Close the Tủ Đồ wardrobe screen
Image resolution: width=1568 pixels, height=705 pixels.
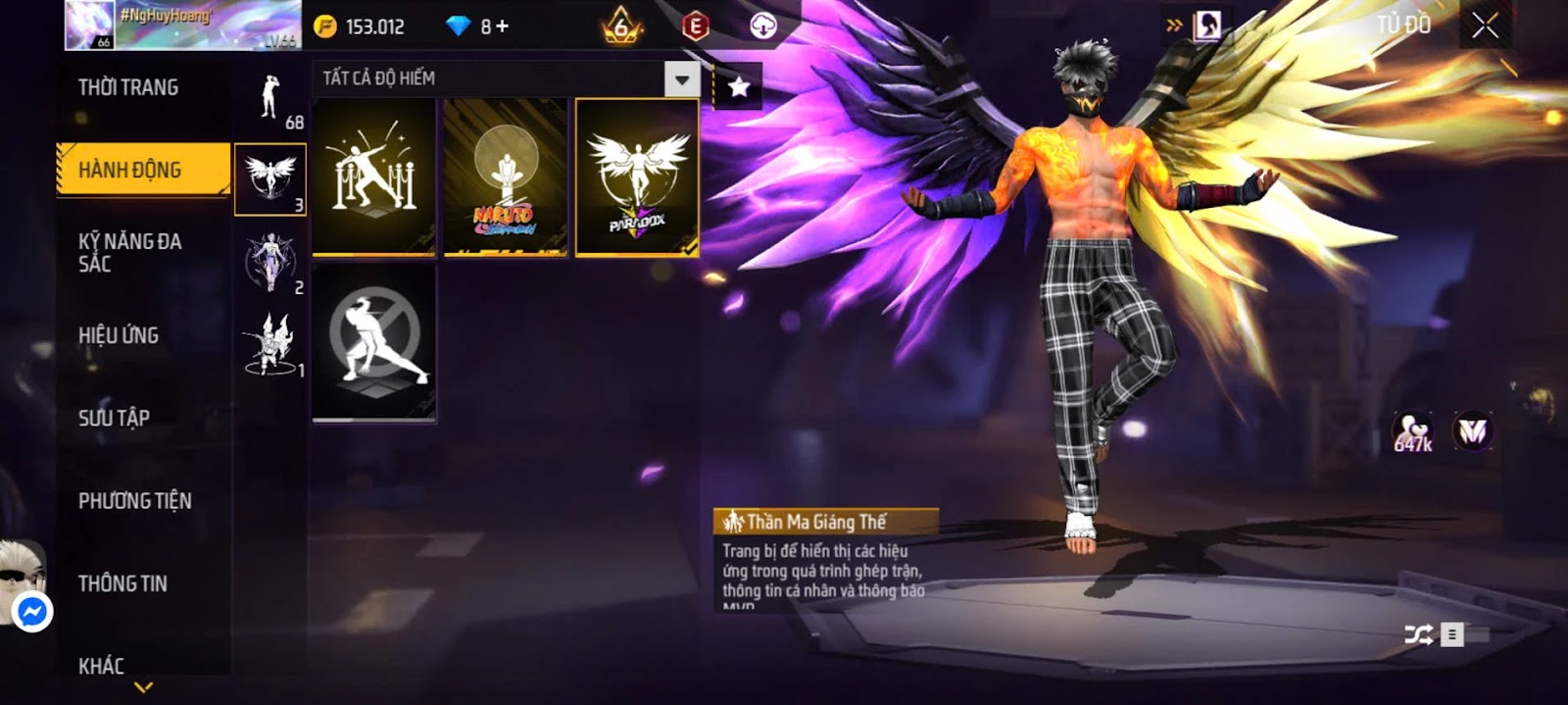point(1485,25)
